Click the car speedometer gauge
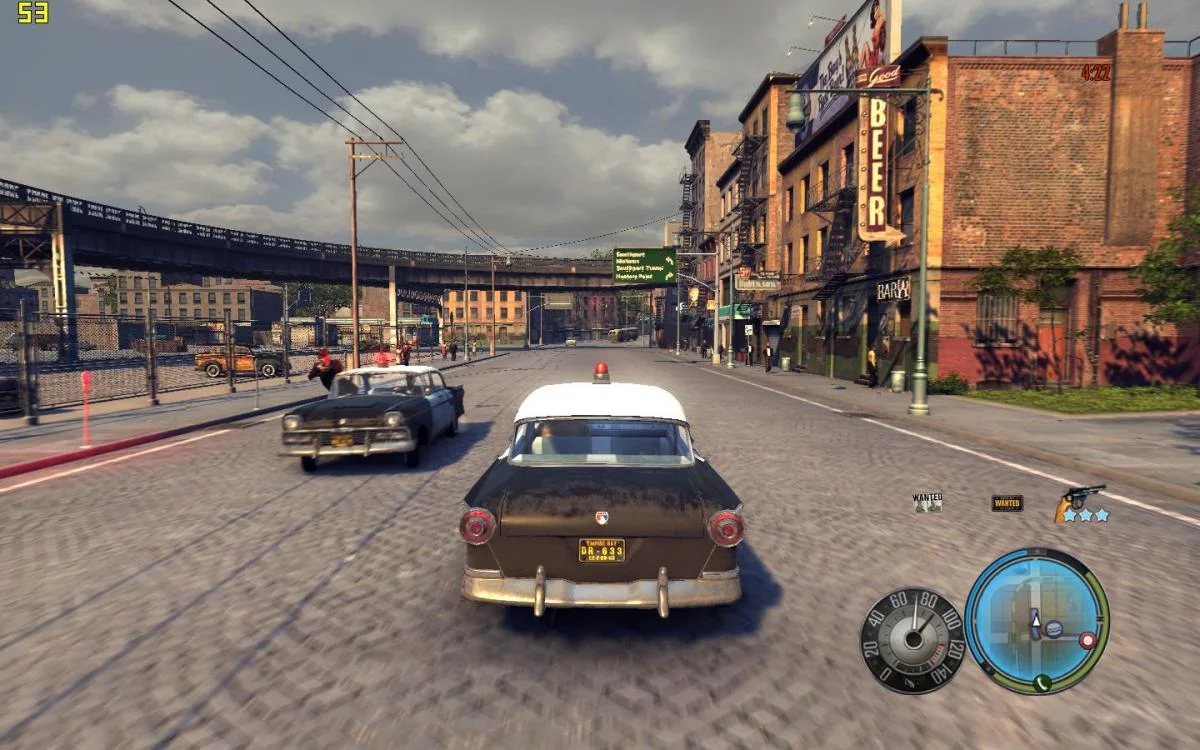The height and width of the screenshot is (750, 1200). (911, 640)
